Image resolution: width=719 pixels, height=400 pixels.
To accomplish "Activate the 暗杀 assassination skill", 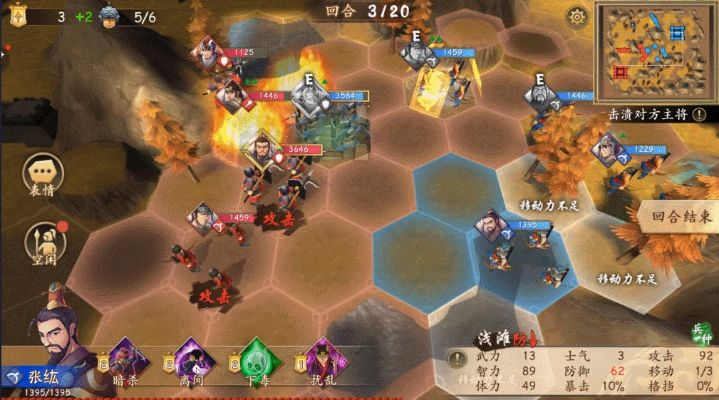I will click(x=125, y=360).
